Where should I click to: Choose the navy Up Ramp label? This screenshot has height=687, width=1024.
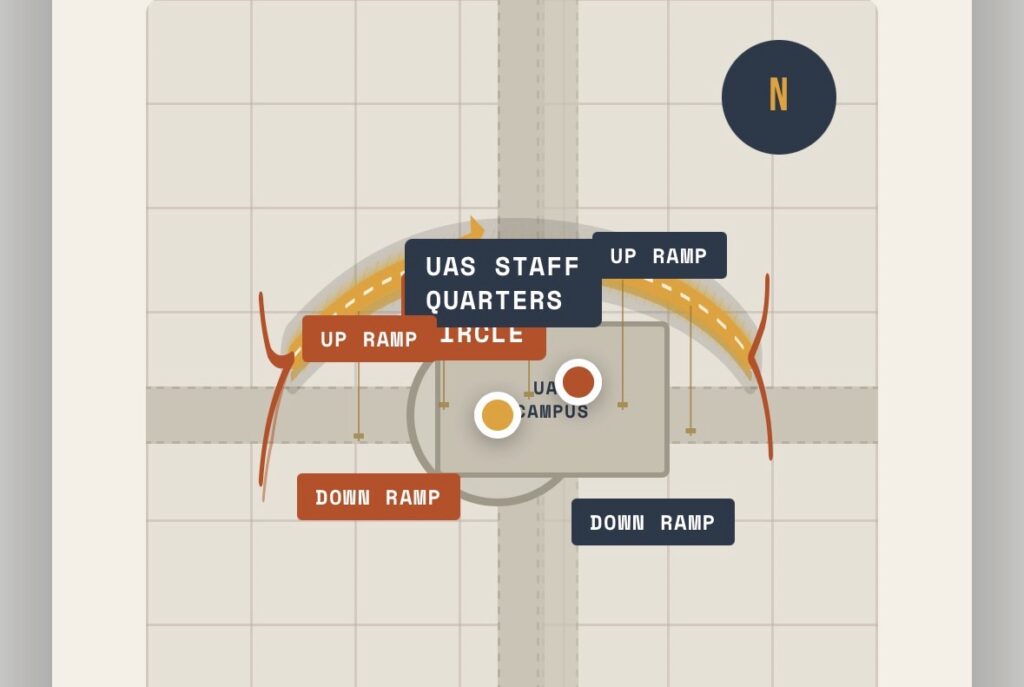pos(658,256)
